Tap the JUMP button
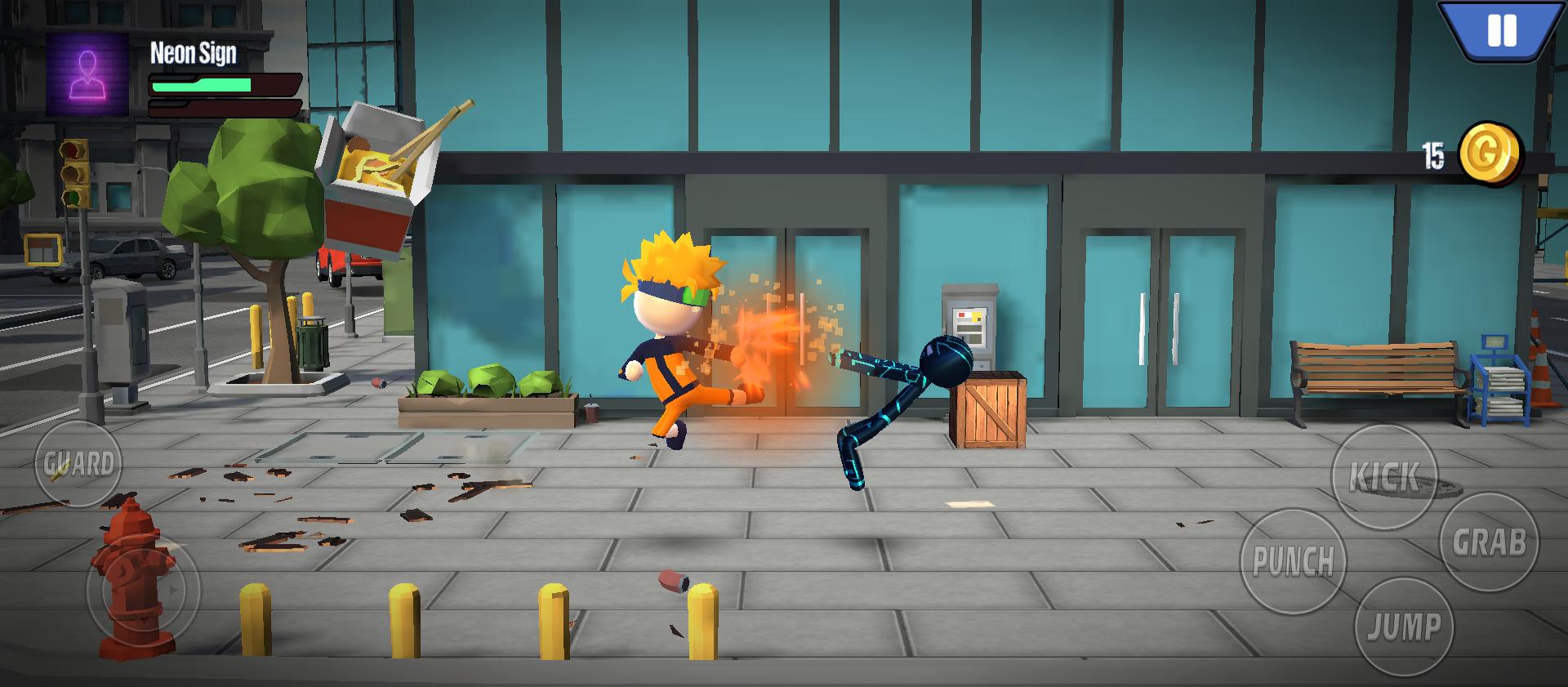Image resolution: width=1568 pixels, height=687 pixels. point(1404,627)
